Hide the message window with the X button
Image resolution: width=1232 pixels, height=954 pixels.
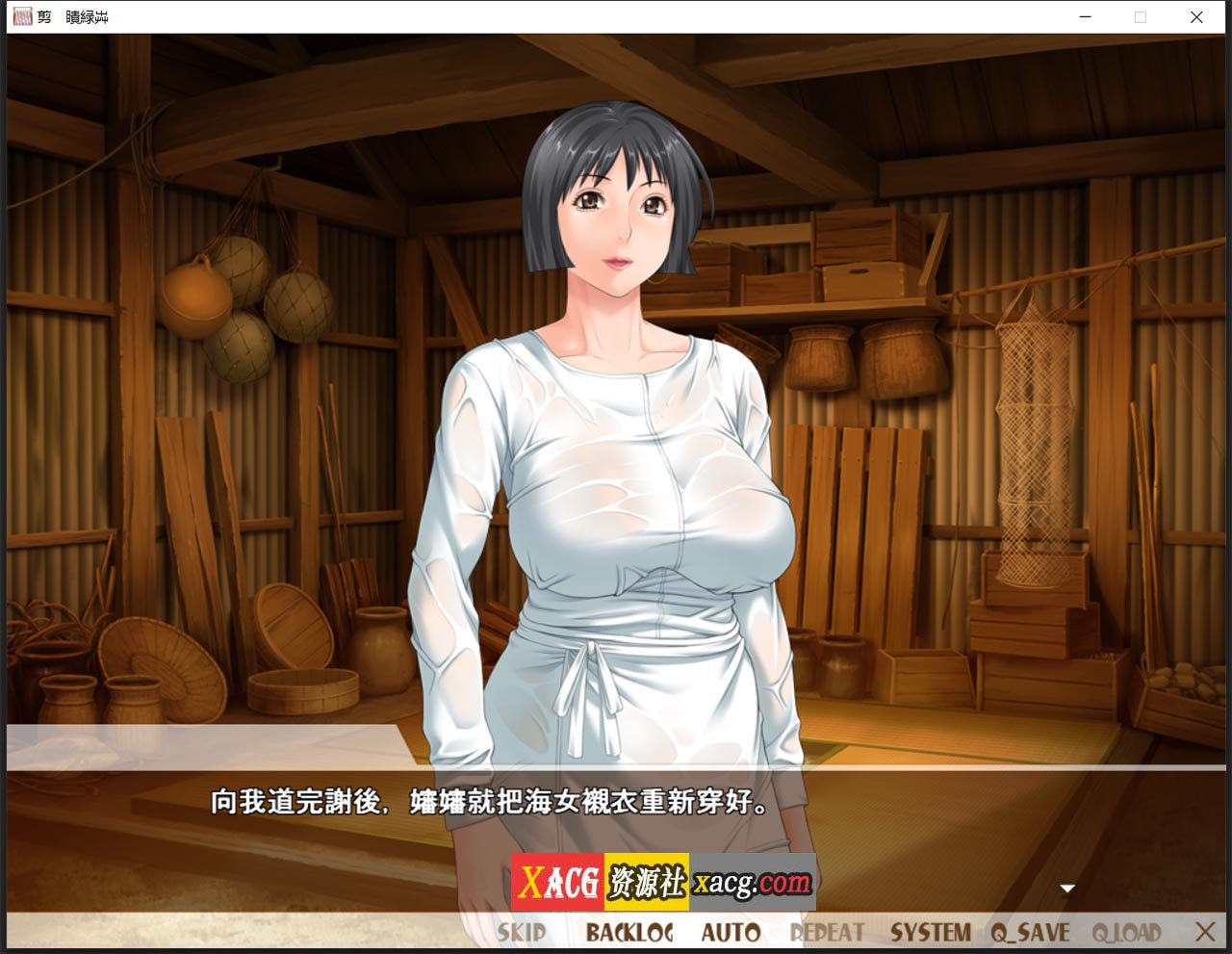(x=1205, y=932)
